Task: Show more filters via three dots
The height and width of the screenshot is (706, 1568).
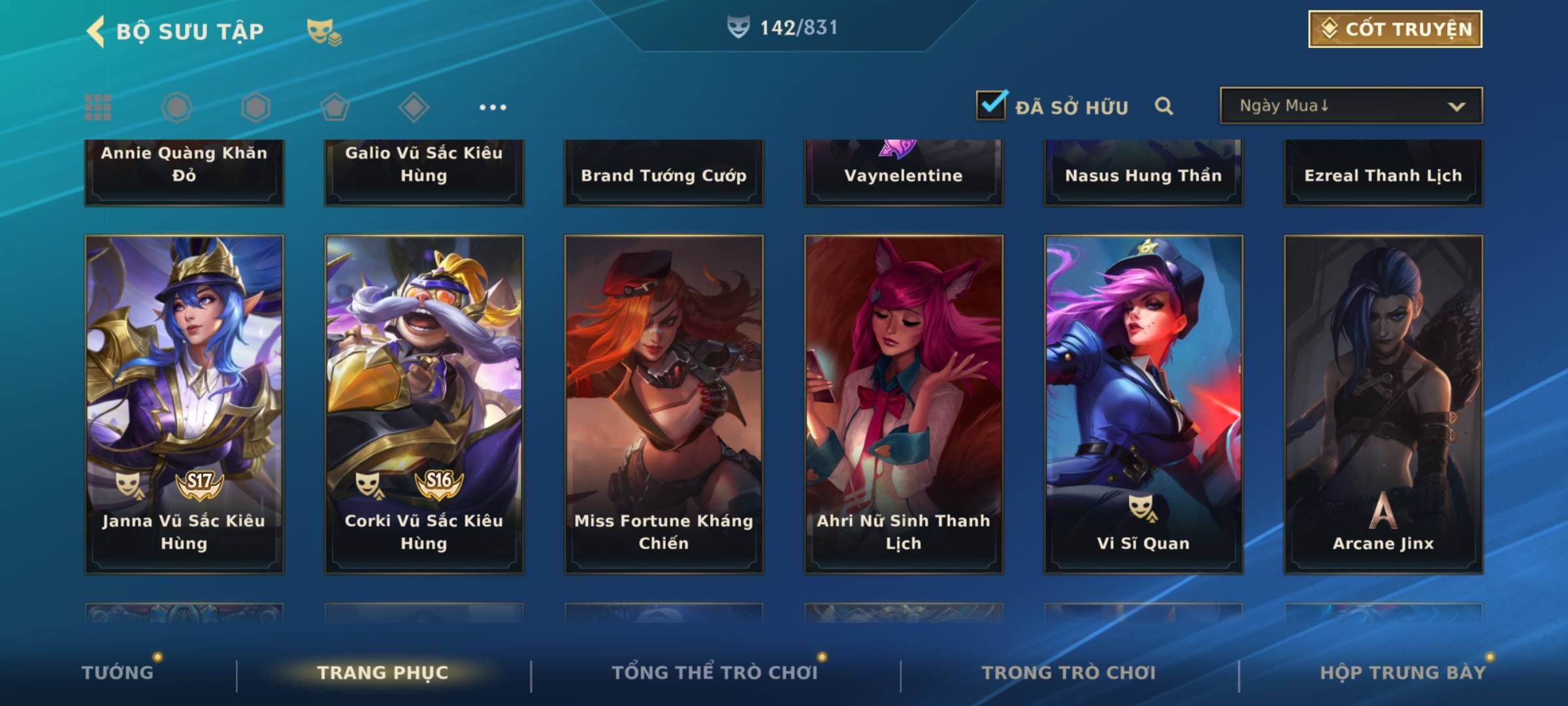Action: pyautogui.click(x=493, y=107)
